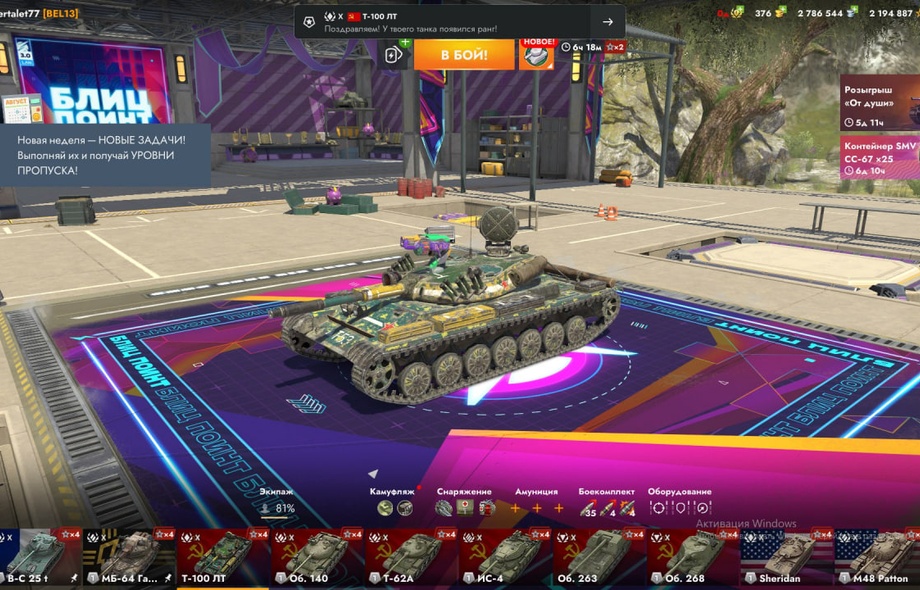
Task: Start a match with the В БОЙ! button
Action: coord(464,54)
